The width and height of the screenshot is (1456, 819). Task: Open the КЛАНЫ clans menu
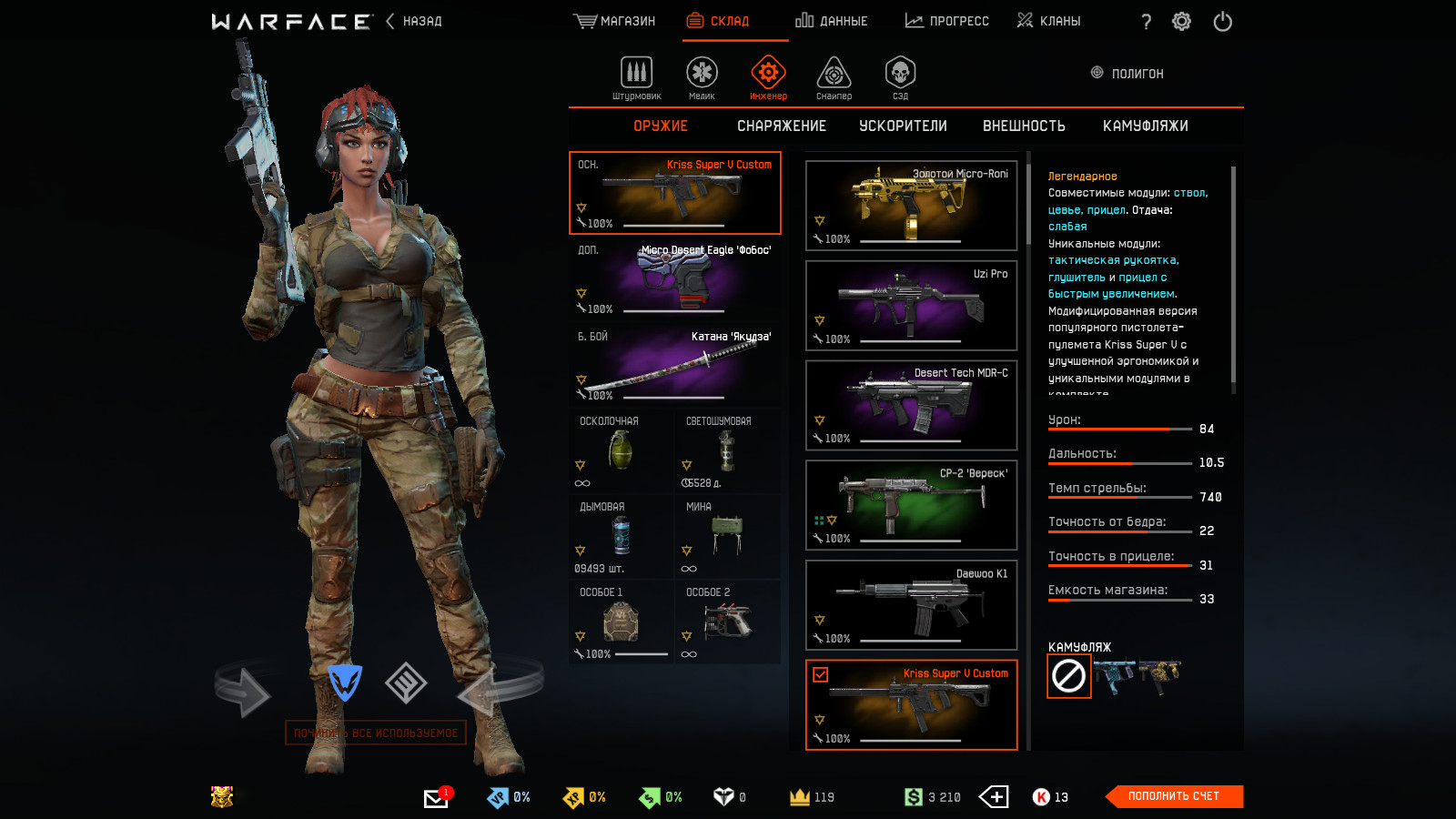tap(1049, 21)
